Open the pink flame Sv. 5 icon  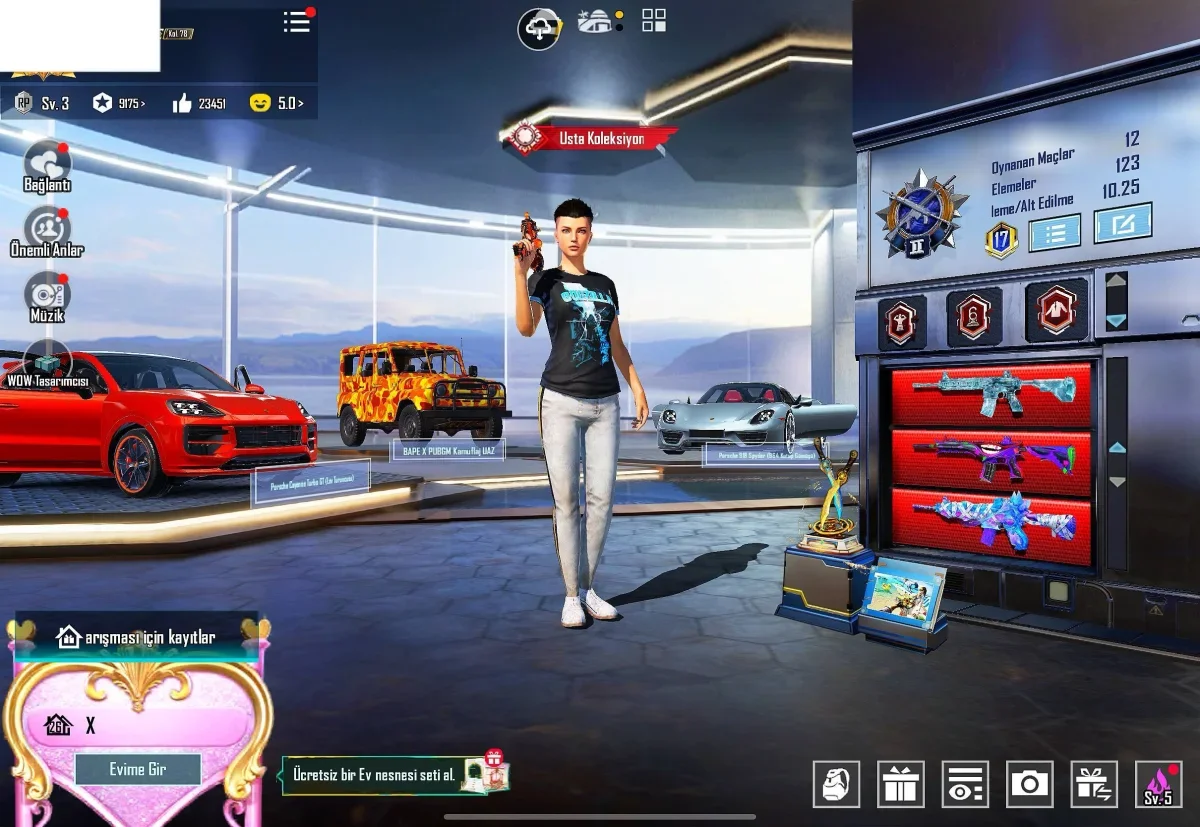click(1158, 784)
